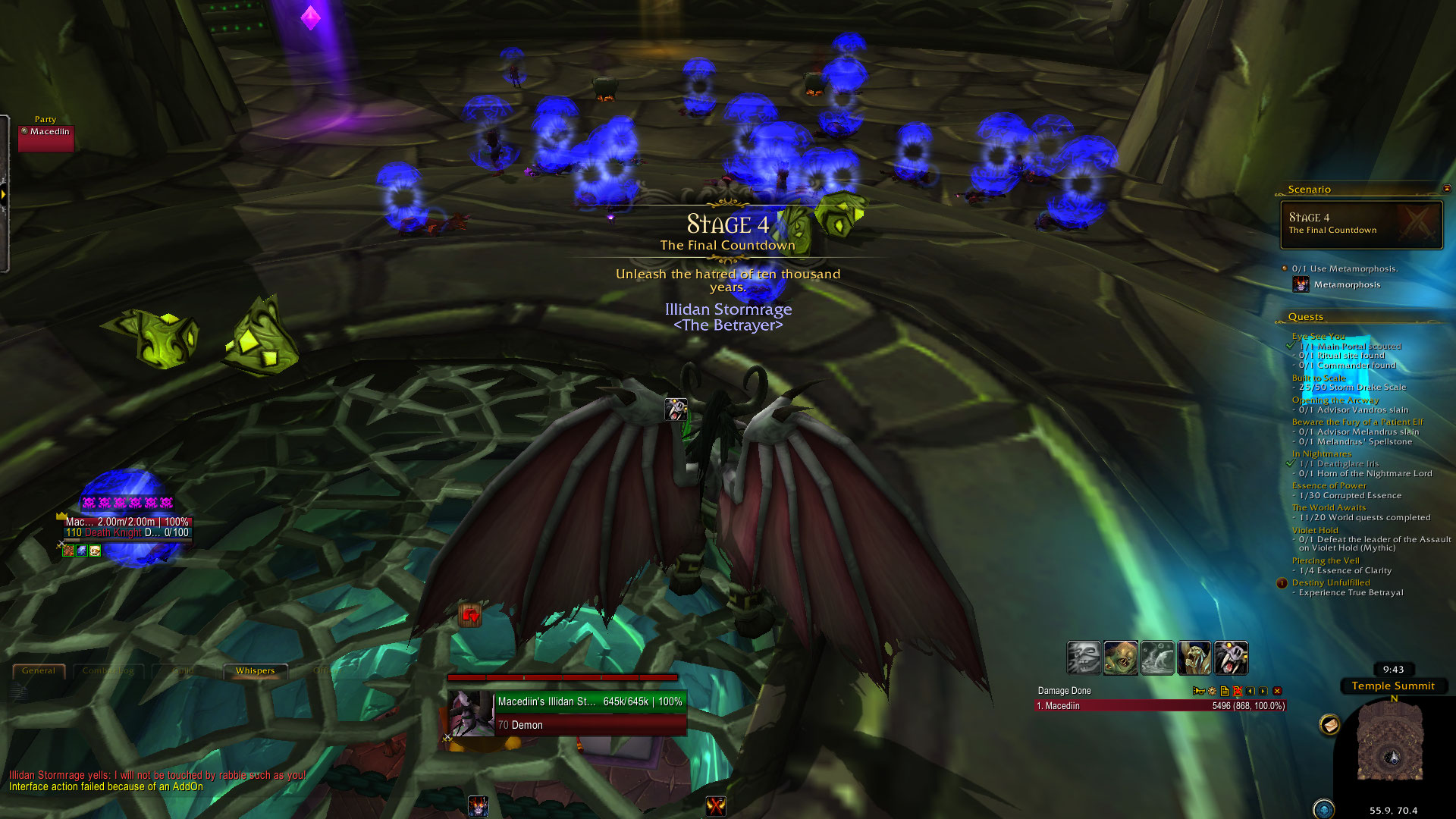Viewport: 1456px width, 819px height.
Task: Collapse the Scenario objective tracker
Action: click(x=1446, y=189)
